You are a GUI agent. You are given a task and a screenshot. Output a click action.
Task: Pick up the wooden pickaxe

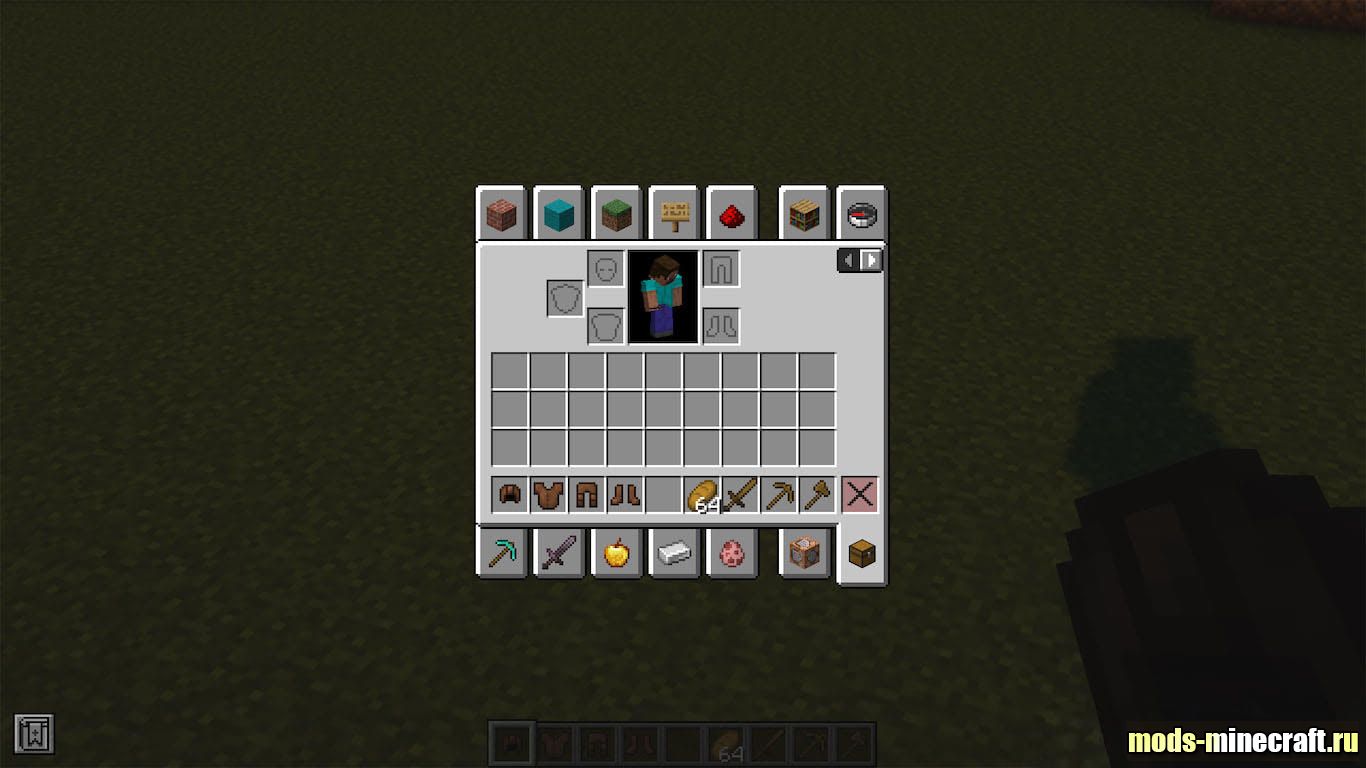(x=778, y=495)
